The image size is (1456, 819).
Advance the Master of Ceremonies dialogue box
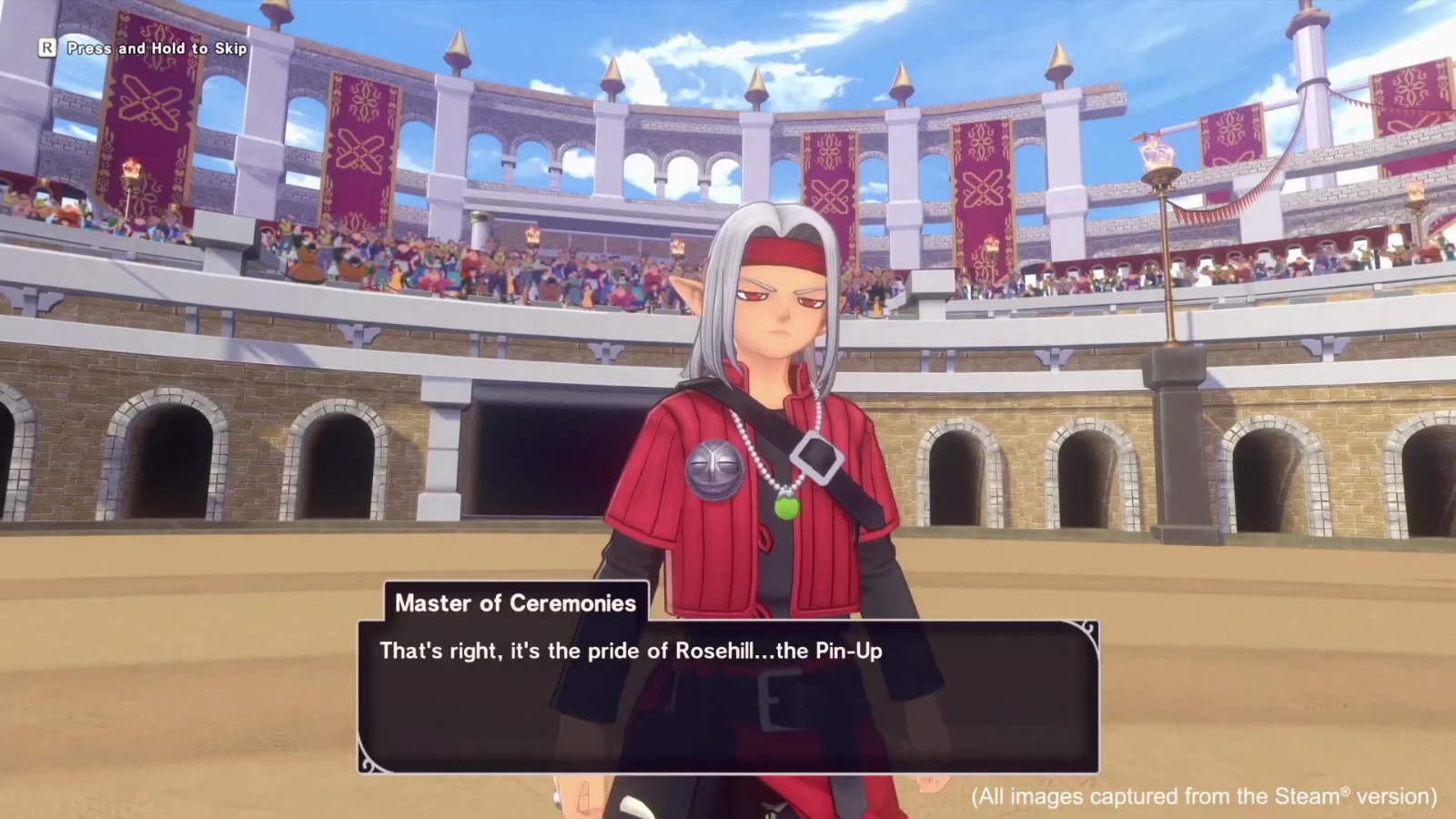tap(728, 696)
